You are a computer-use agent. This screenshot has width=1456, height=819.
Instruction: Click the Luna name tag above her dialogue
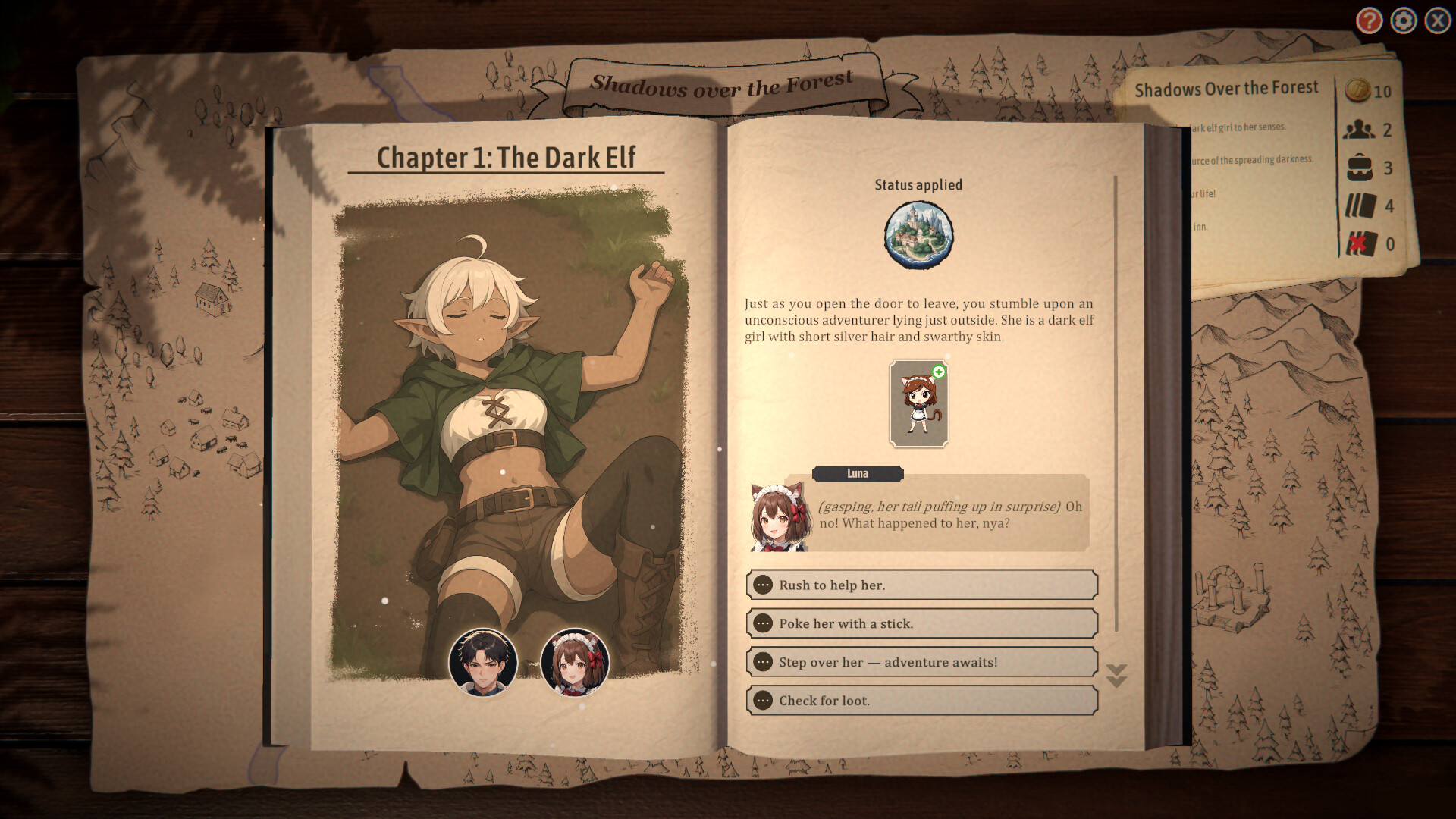(858, 473)
